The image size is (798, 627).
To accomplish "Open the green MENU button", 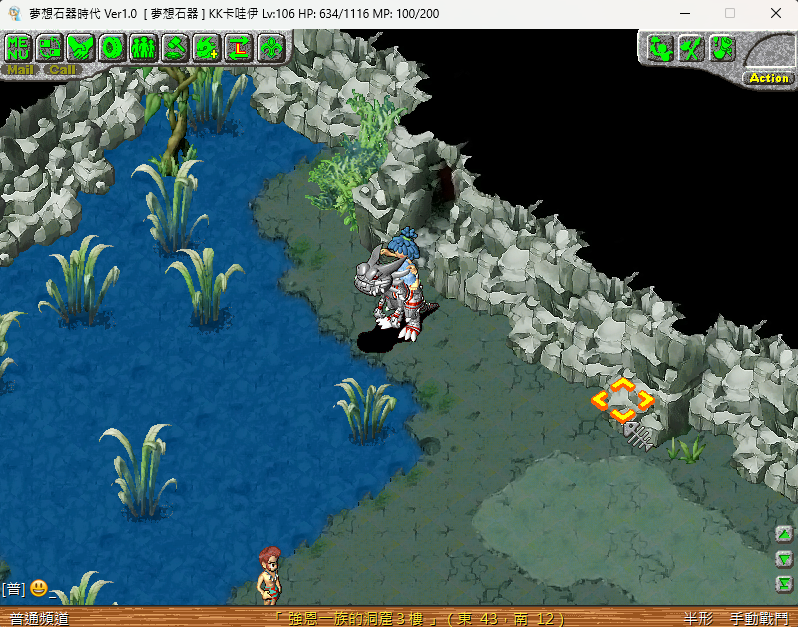I will [19, 47].
